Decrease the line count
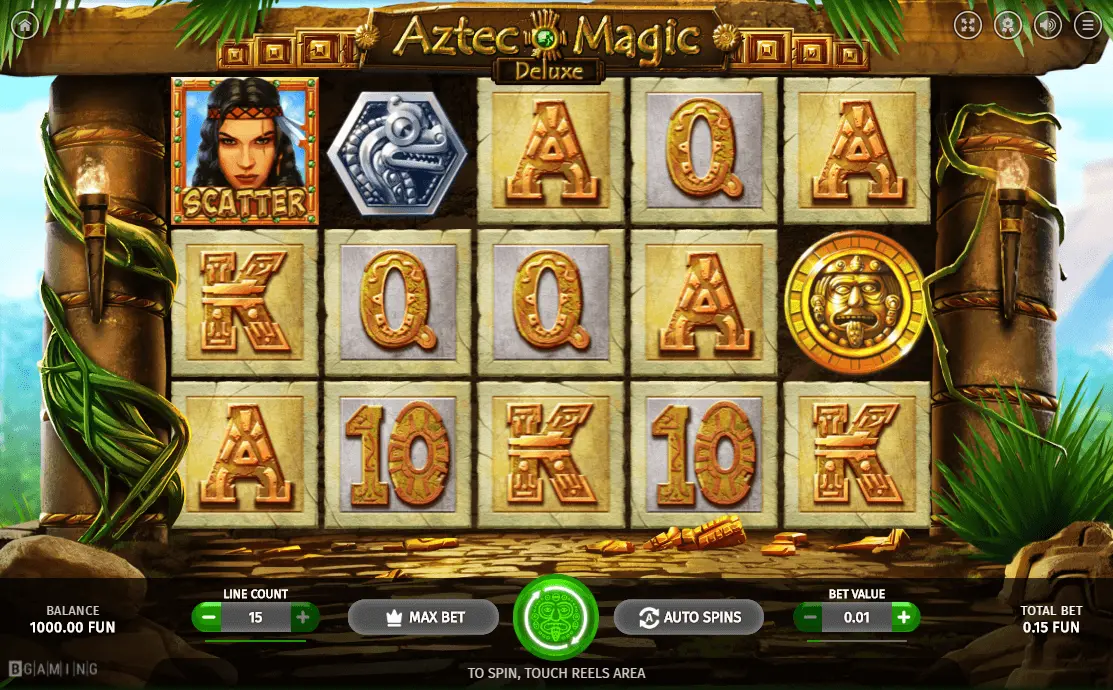 [x=209, y=617]
